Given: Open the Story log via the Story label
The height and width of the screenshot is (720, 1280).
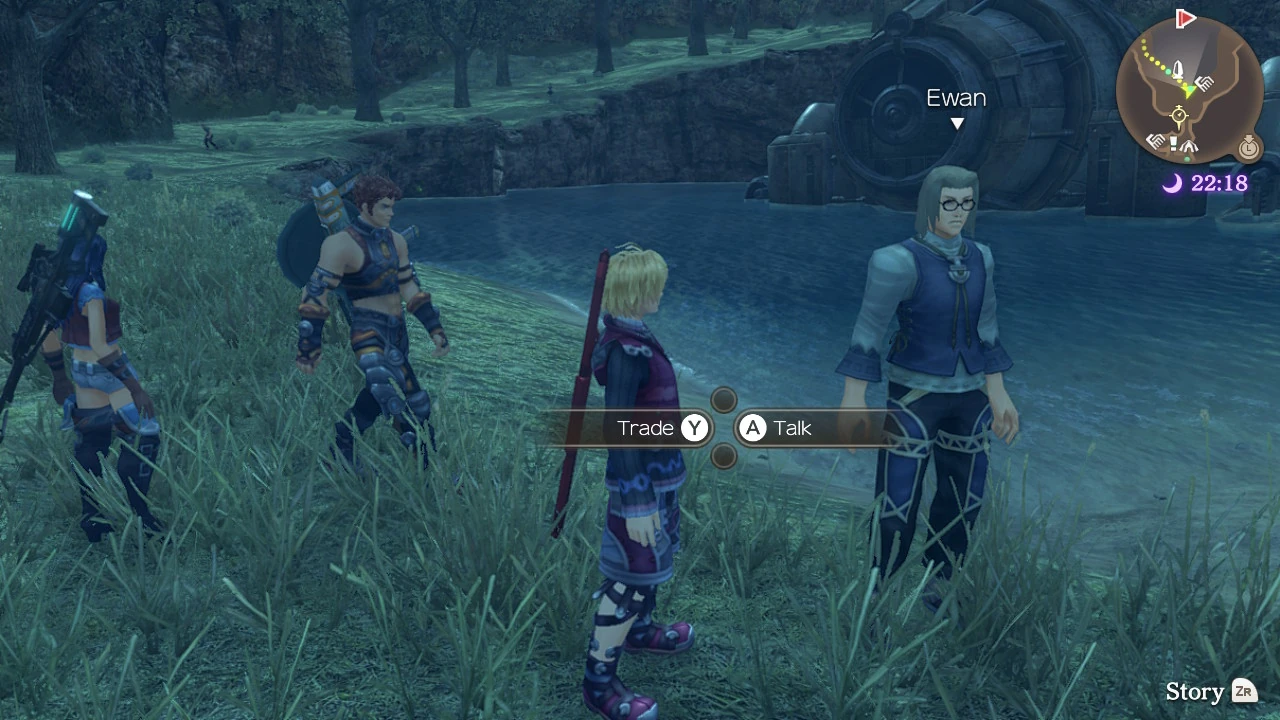Looking at the screenshot, I should tap(1196, 691).
